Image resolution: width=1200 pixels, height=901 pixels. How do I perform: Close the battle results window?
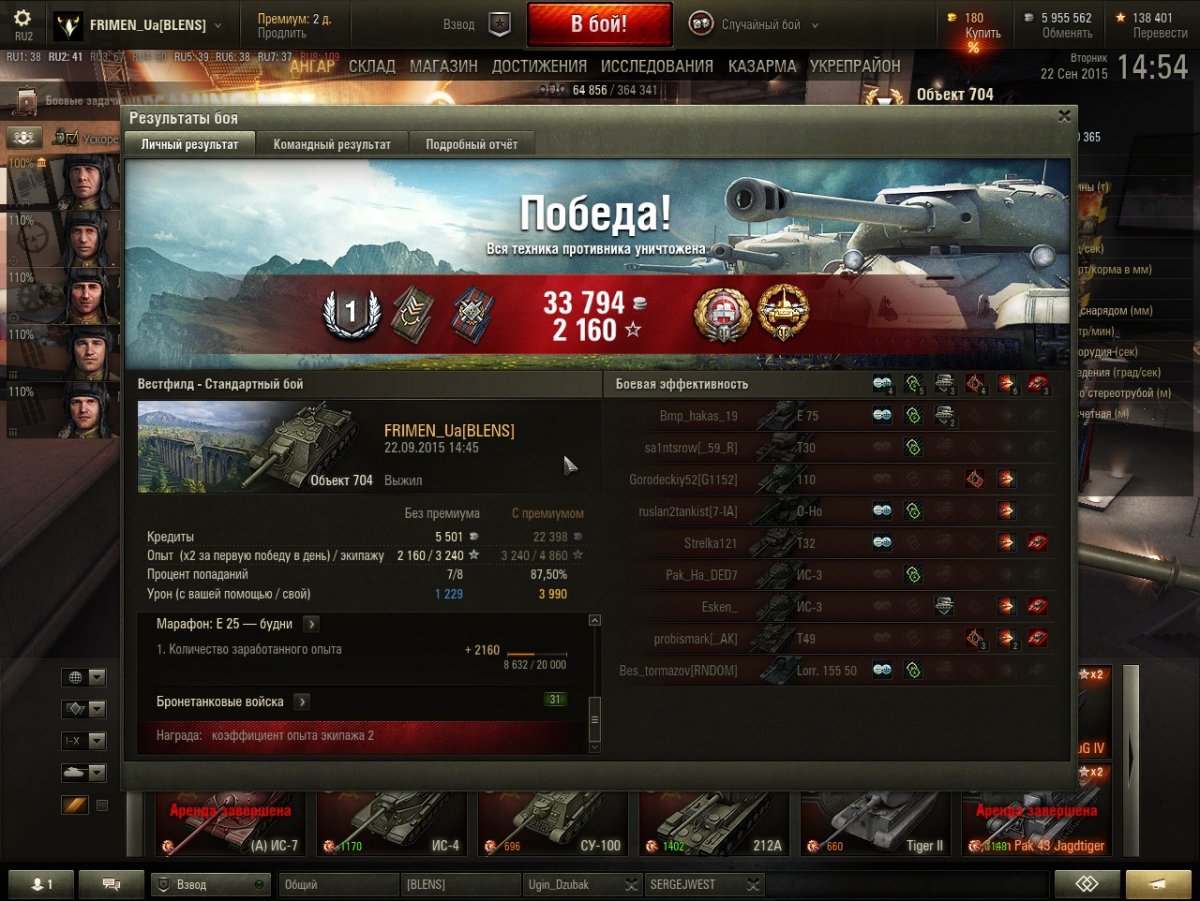1064,116
